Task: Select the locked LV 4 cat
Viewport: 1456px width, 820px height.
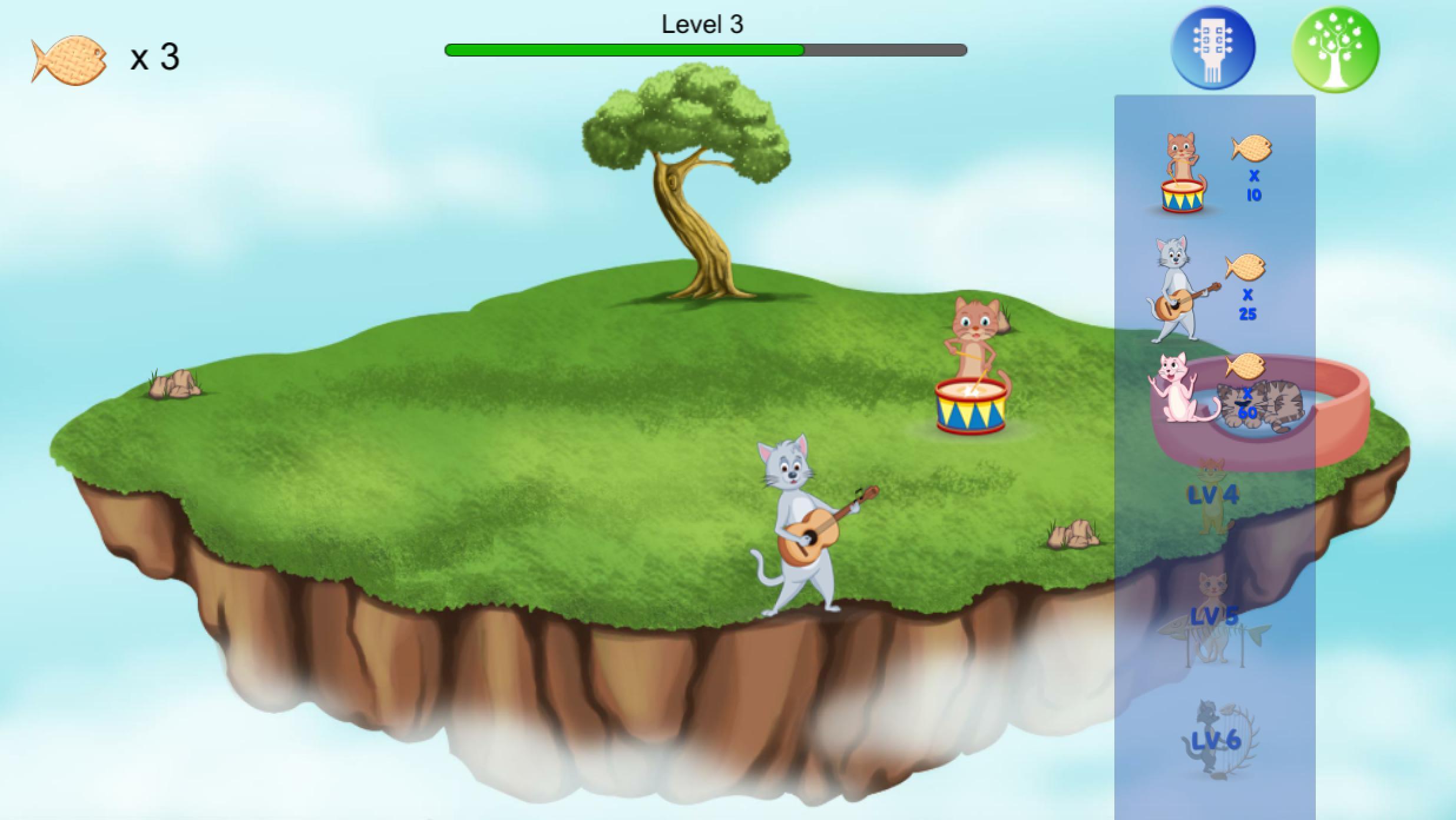Action: [1213, 496]
